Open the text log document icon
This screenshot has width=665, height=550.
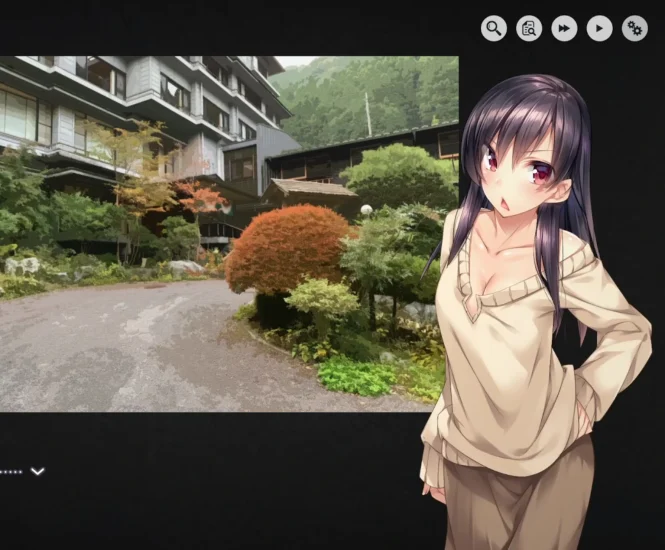point(529,28)
